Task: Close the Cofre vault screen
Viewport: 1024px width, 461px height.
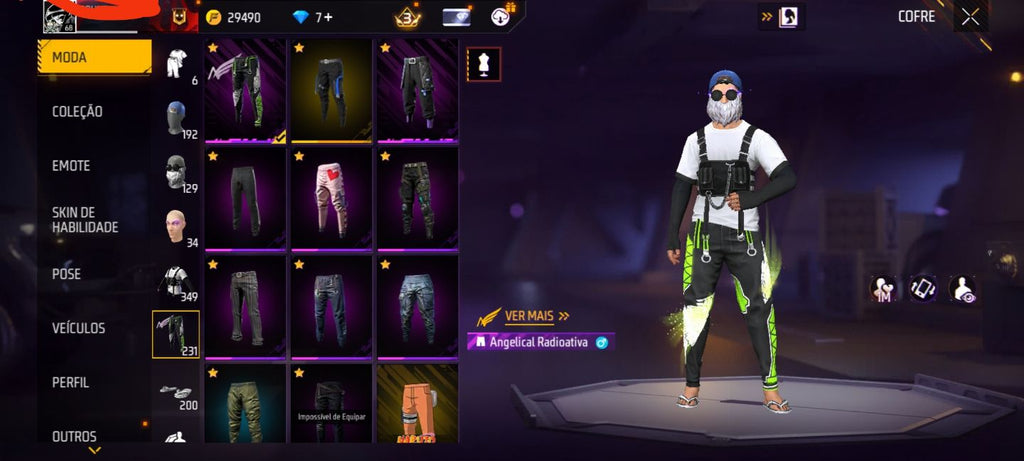Action: point(970,16)
